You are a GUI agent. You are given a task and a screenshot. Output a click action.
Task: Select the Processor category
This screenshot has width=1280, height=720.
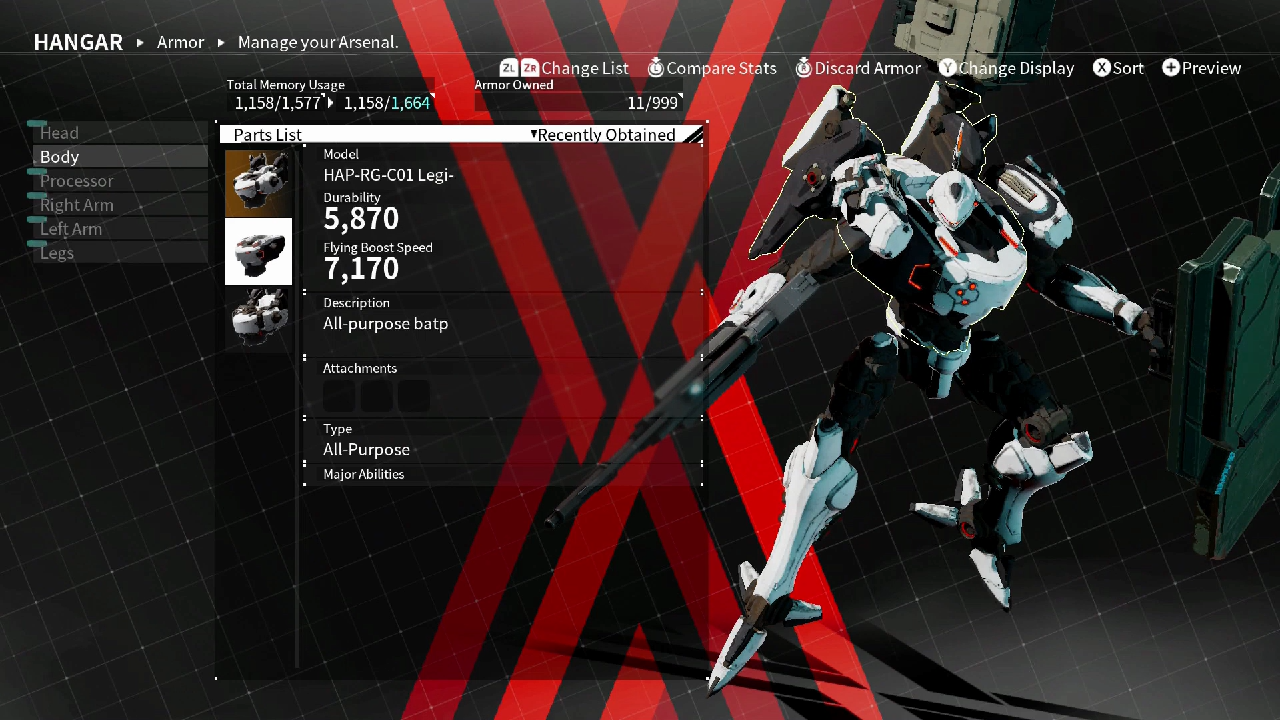tap(77, 180)
